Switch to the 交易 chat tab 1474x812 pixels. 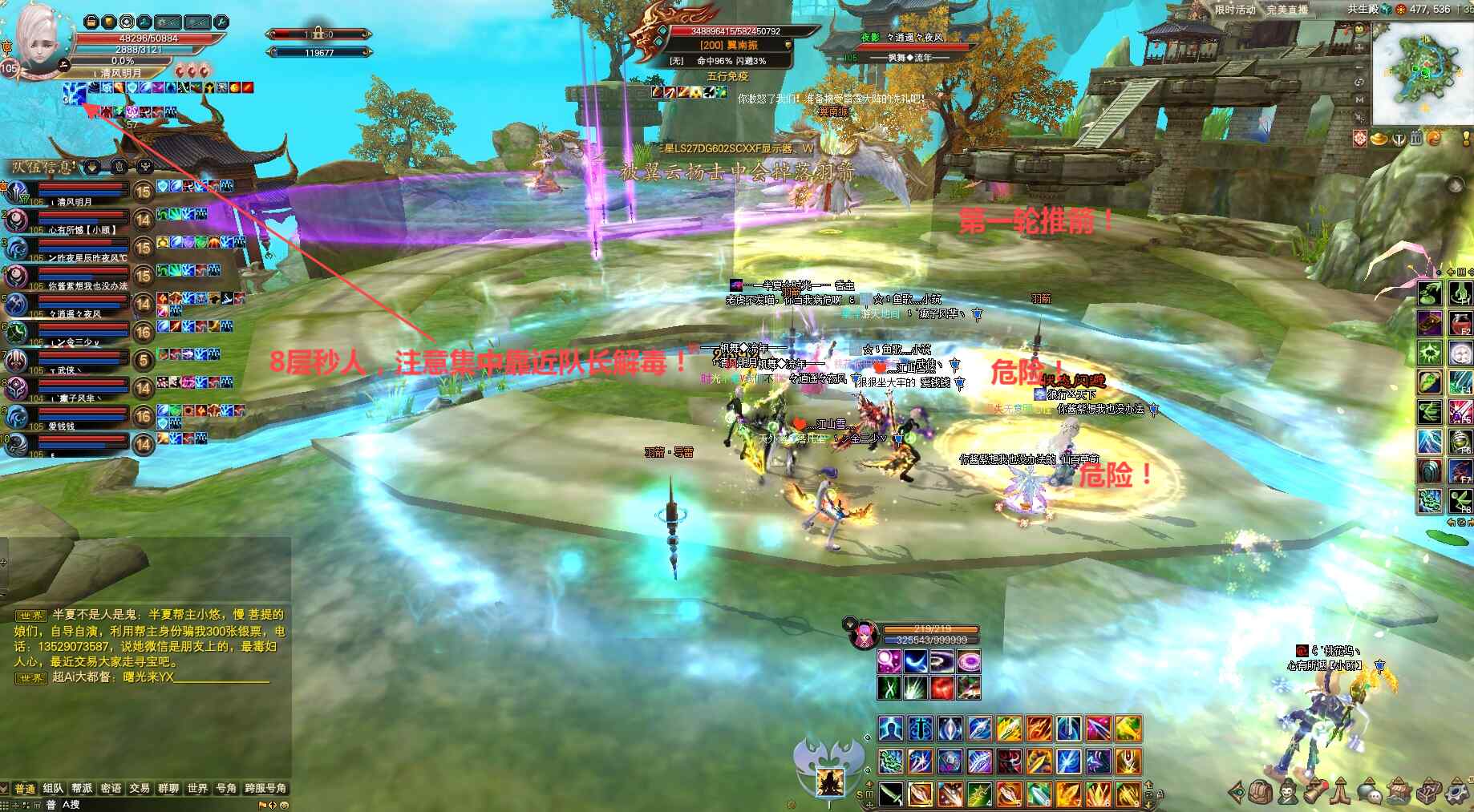[140, 789]
